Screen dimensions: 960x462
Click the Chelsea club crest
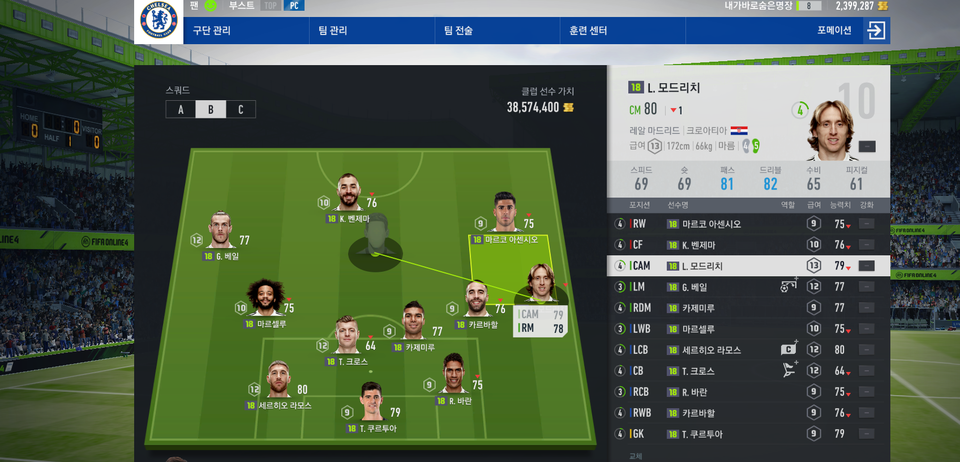pos(158,20)
